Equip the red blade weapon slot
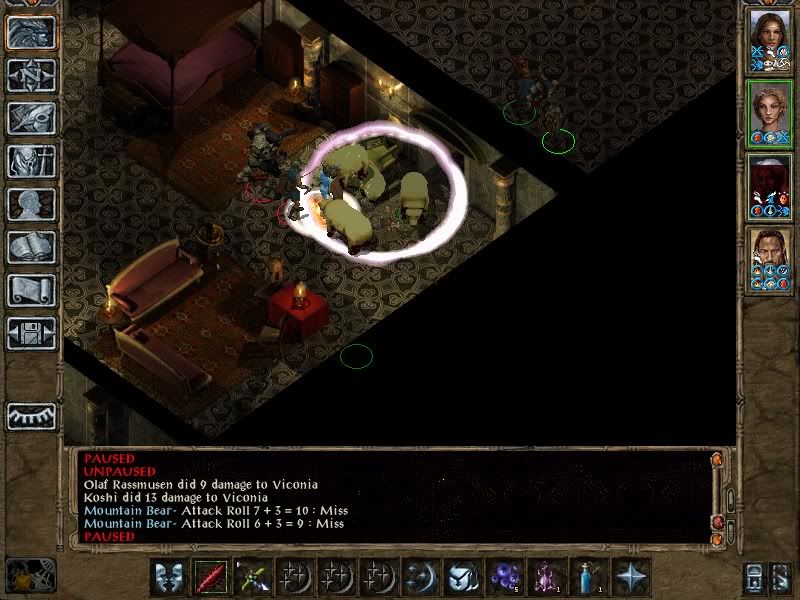Image resolution: width=800 pixels, height=600 pixels. point(210,577)
